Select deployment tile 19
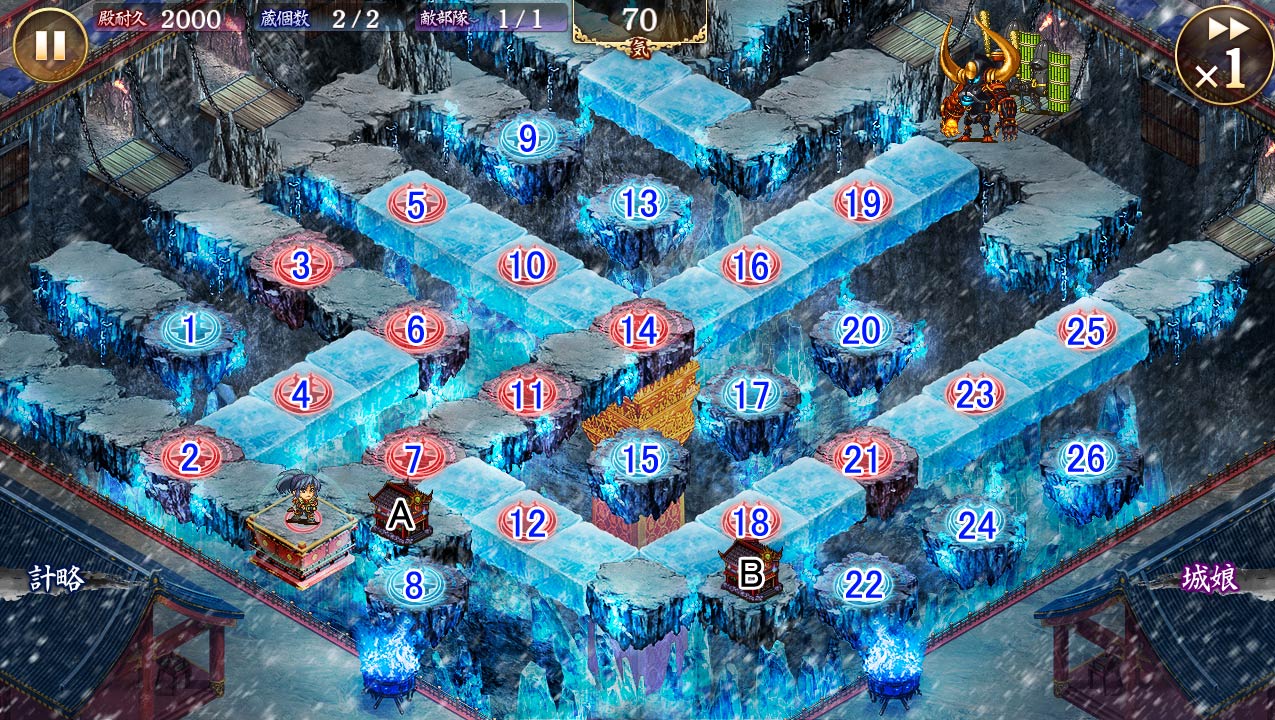This screenshot has width=1275, height=720. coord(862,203)
